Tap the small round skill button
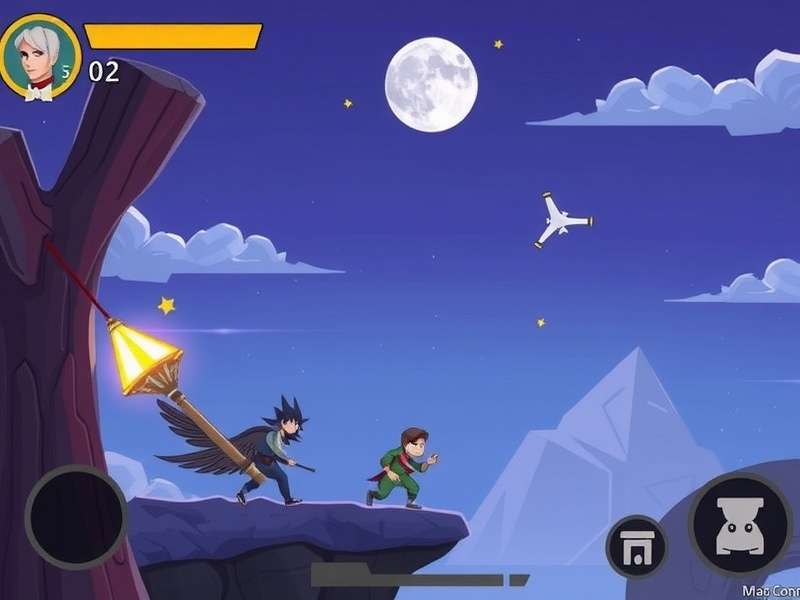800x600 pixels. pos(637,548)
